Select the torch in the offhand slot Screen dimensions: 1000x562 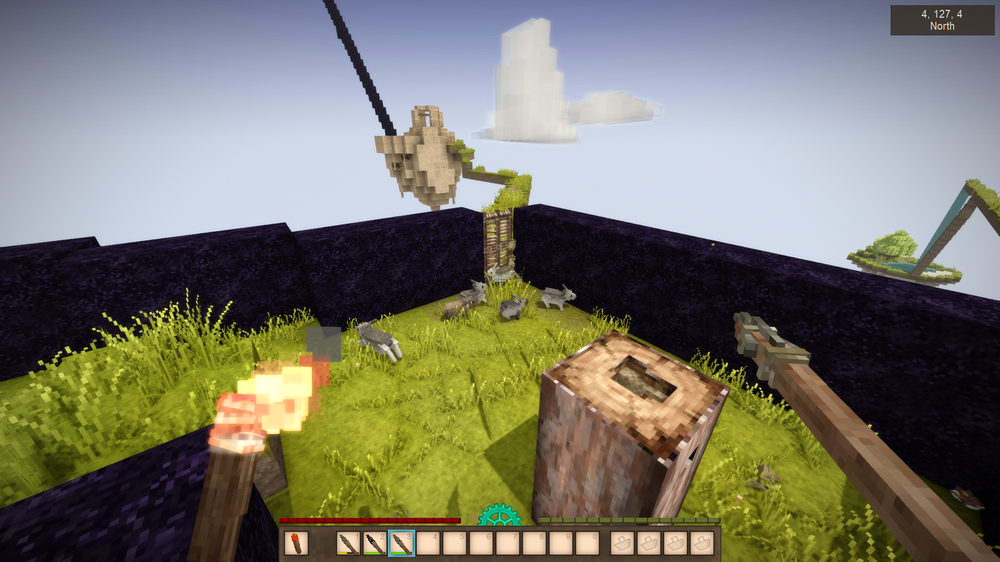[x=296, y=543]
